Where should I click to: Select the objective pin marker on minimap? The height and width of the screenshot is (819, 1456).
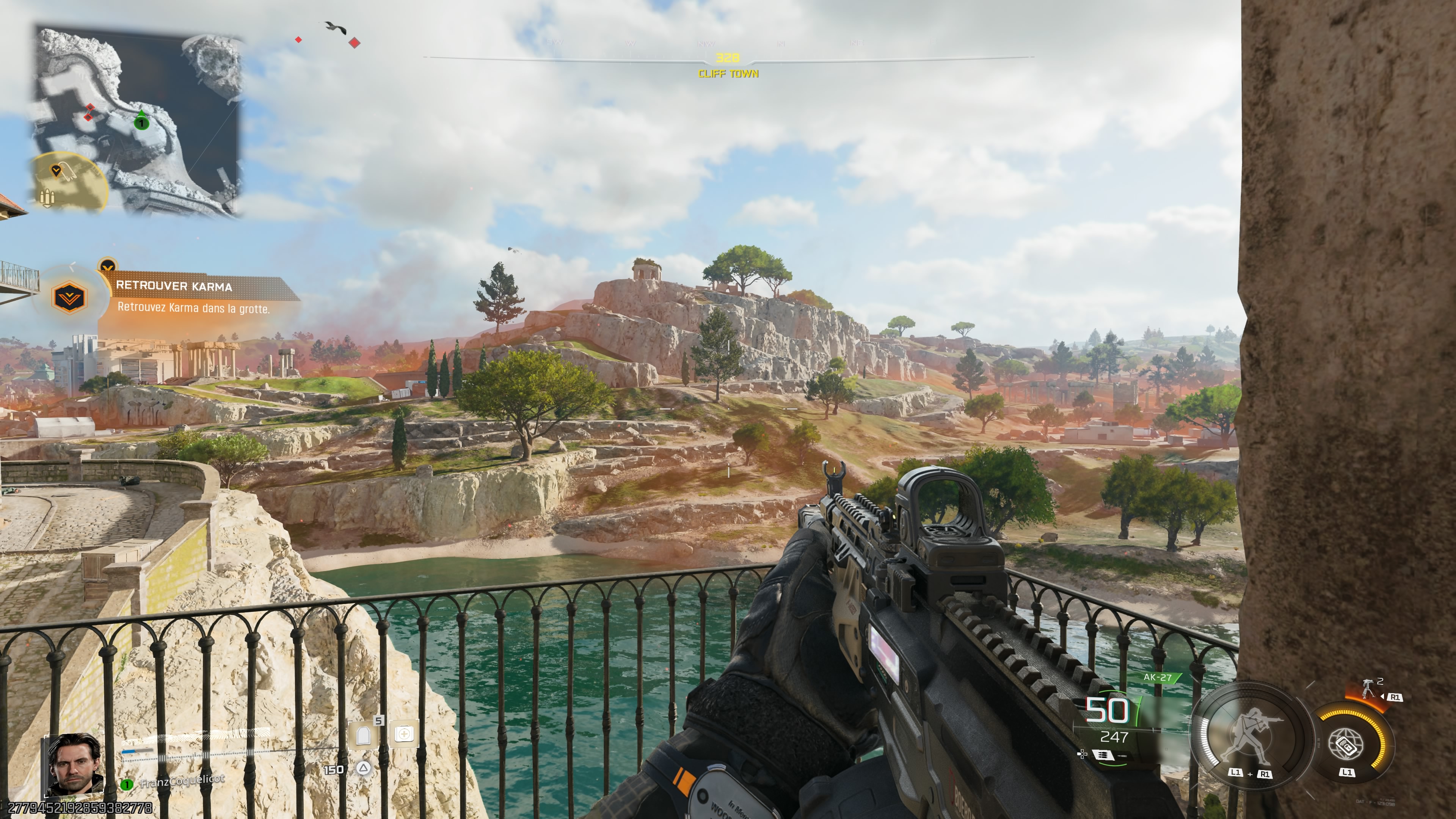coord(56,170)
